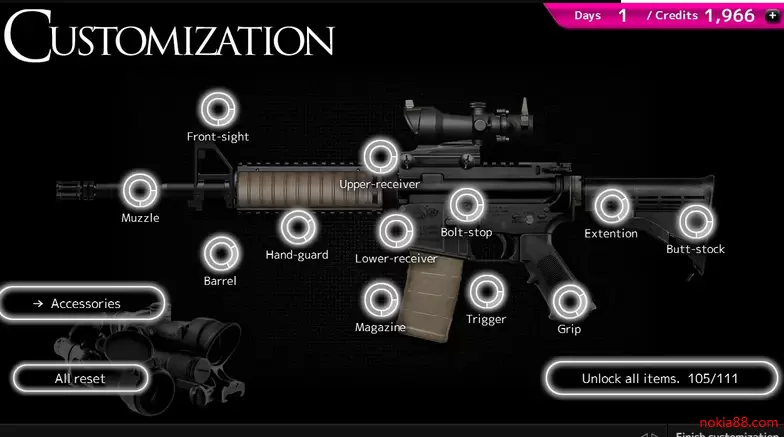The height and width of the screenshot is (437, 784).
Task: Open the Accessories menu
Action: click(85, 304)
